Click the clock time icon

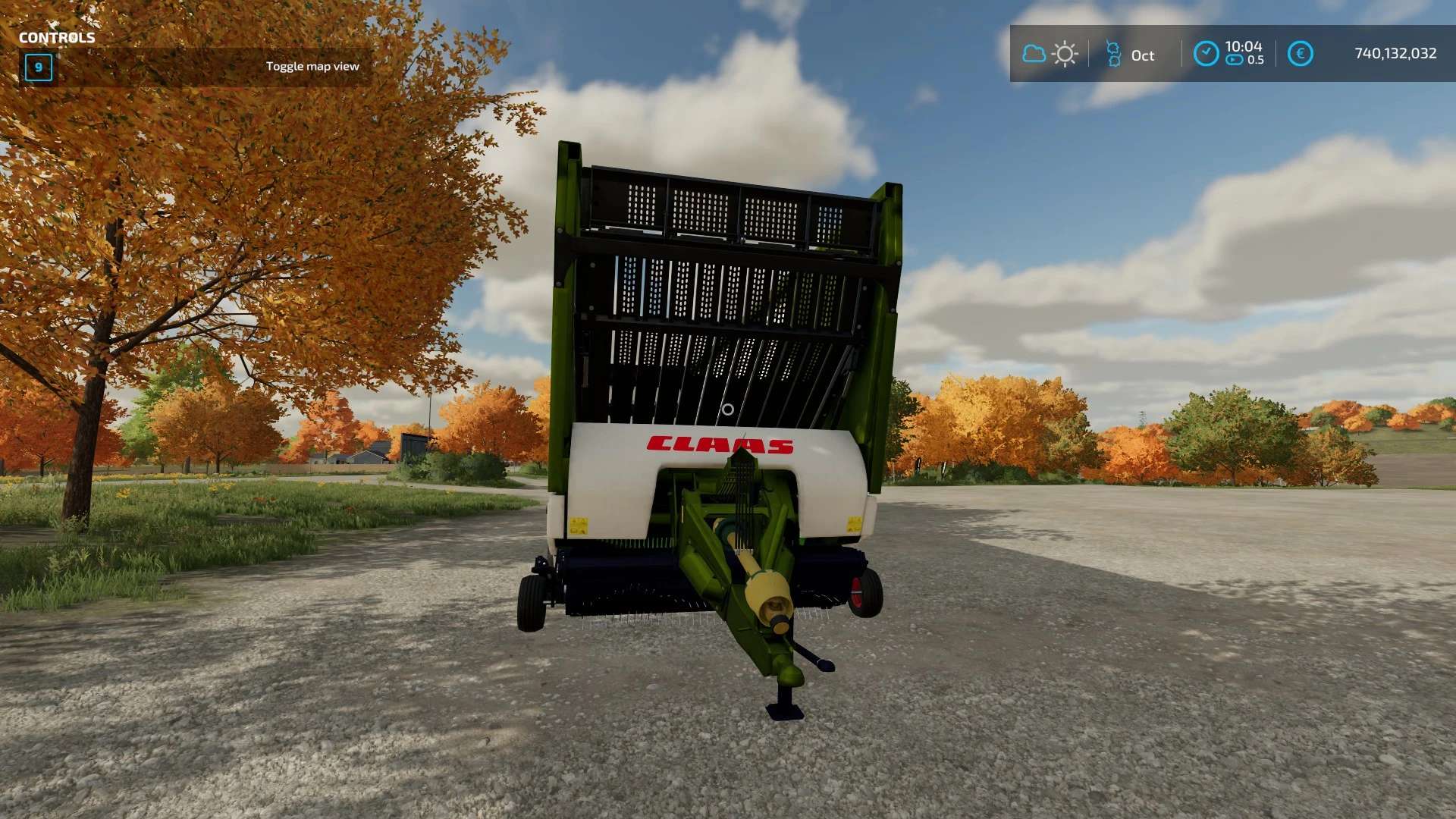click(1206, 54)
